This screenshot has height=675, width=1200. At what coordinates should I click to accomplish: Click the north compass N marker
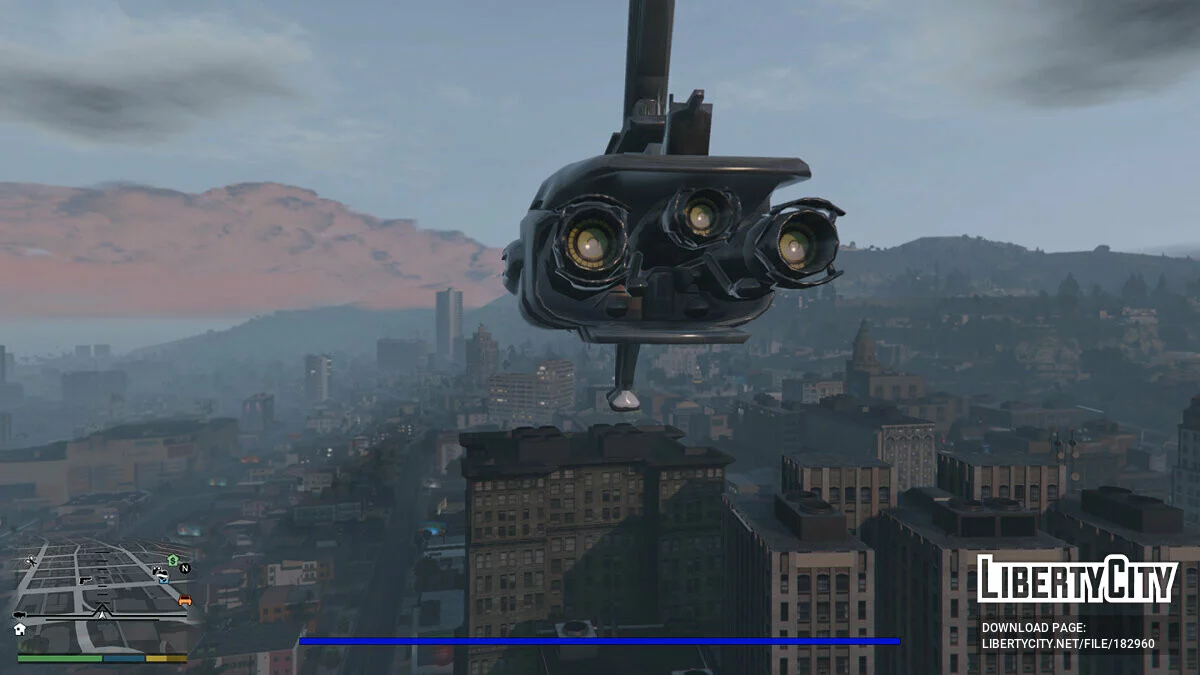(x=185, y=568)
